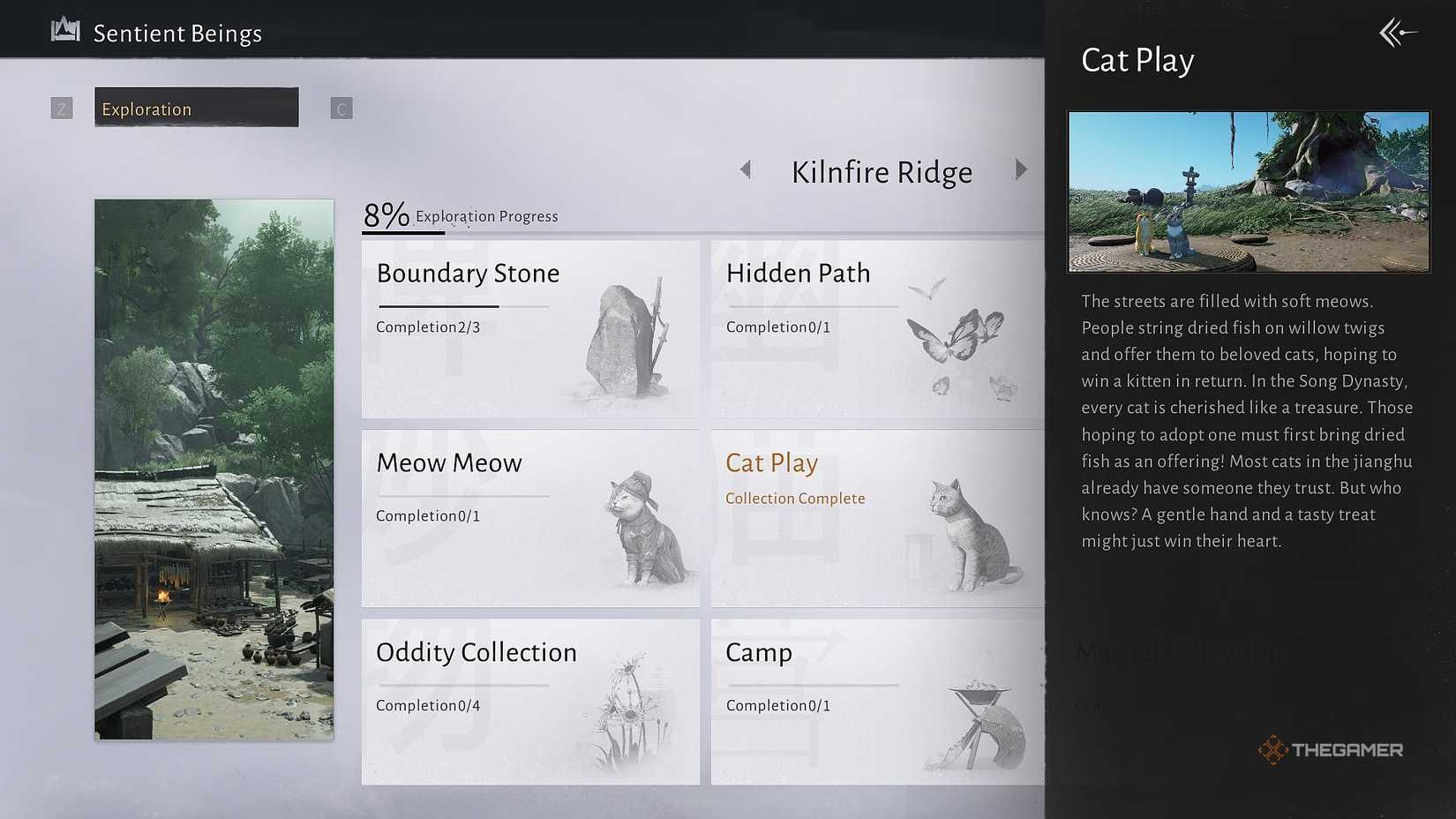Click the Z key hint icon
1456x819 pixels.
pos(62,108)
